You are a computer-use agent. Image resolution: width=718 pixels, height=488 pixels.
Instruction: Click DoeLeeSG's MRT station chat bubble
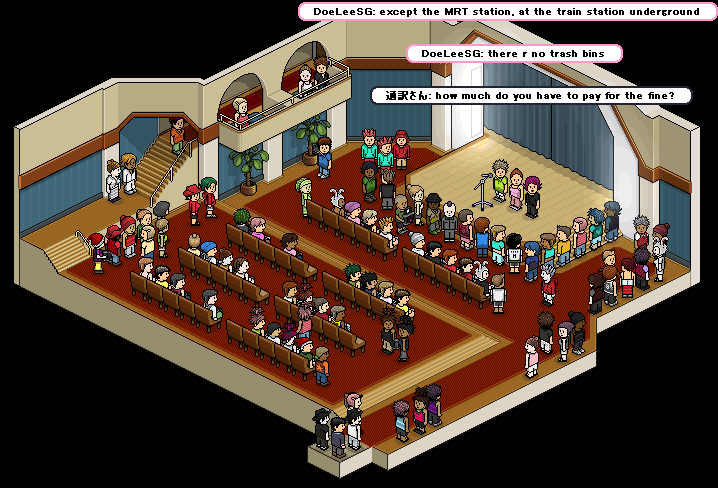pos(506,12)
